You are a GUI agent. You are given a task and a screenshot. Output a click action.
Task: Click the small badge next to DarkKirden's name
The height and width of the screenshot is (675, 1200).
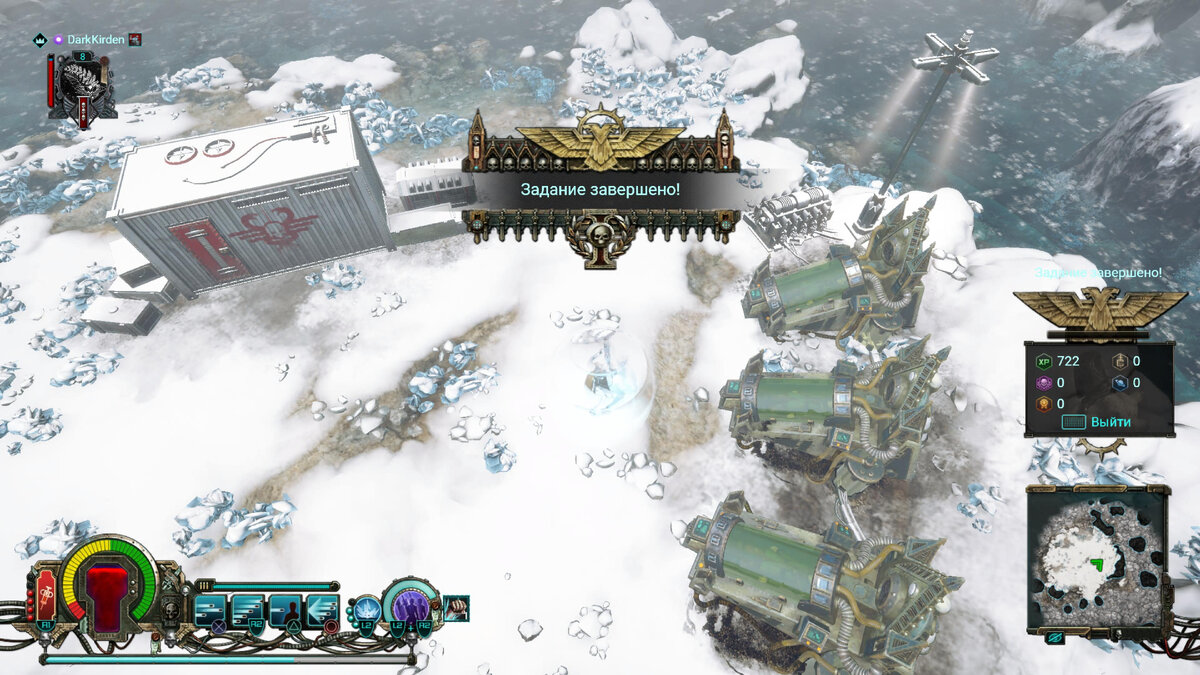[x=135, y=40]
